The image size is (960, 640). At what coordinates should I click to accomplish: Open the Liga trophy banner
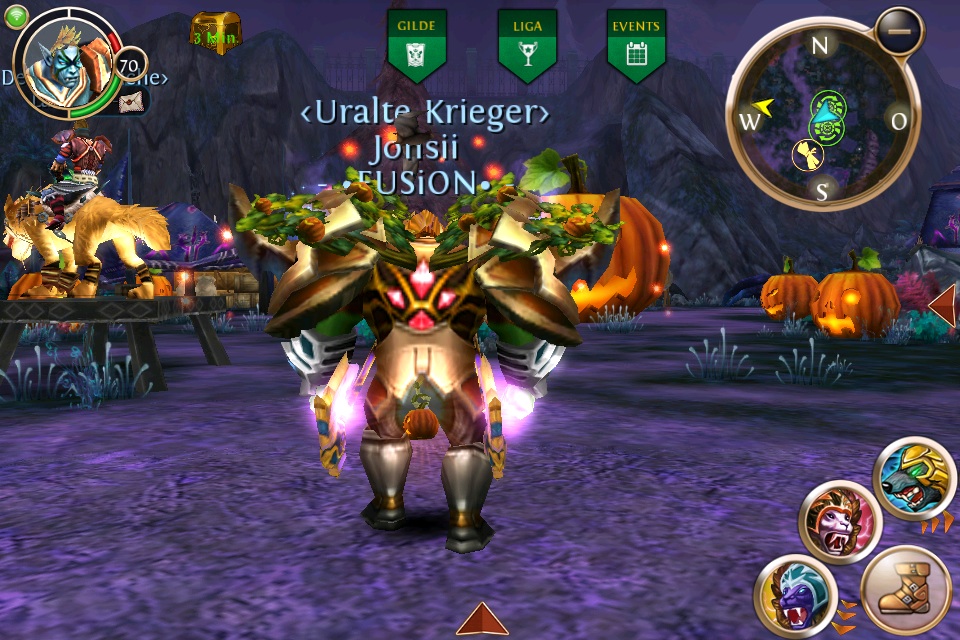coord(527,44)
